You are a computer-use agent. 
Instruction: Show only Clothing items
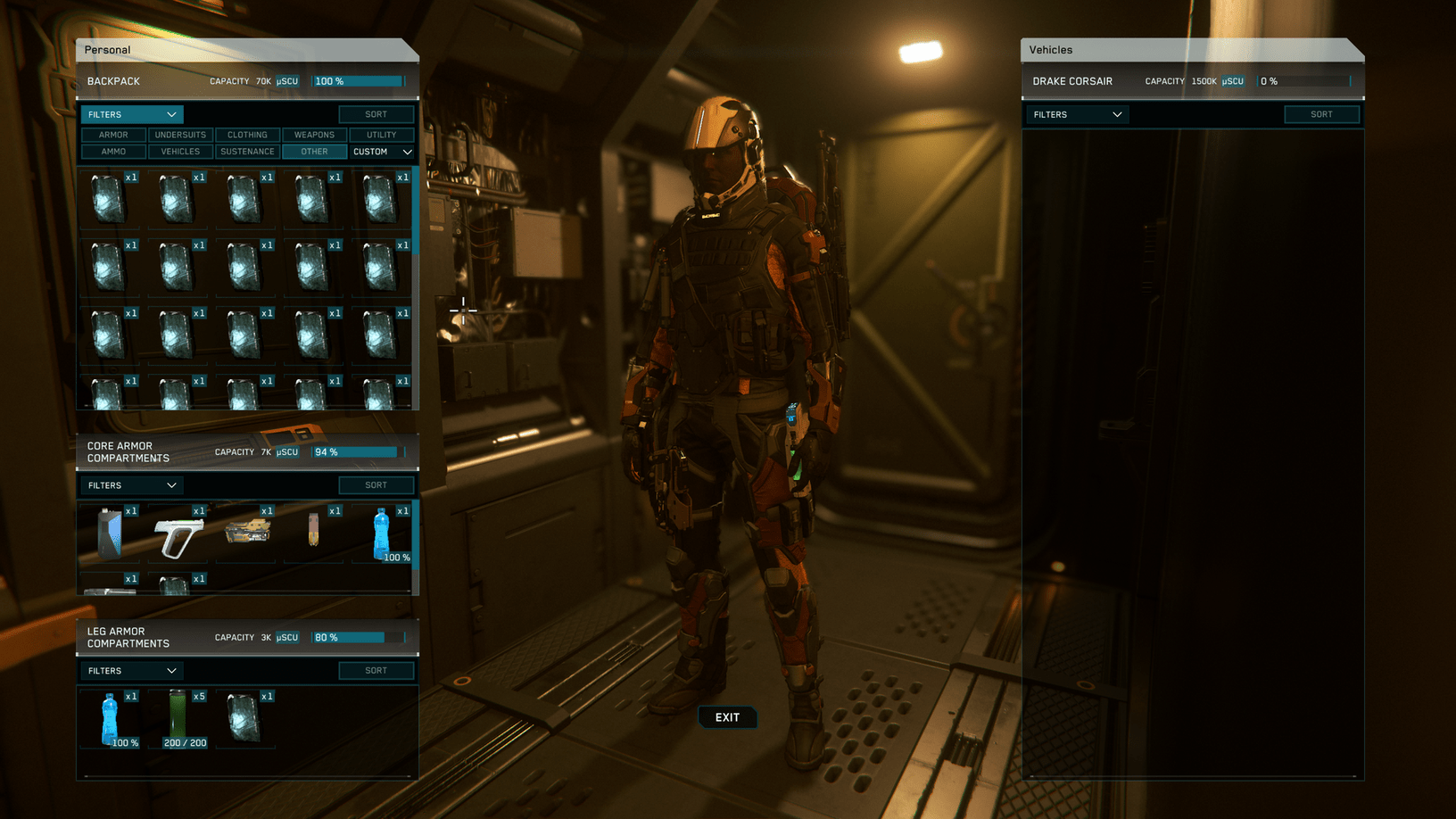pos(247,135)
